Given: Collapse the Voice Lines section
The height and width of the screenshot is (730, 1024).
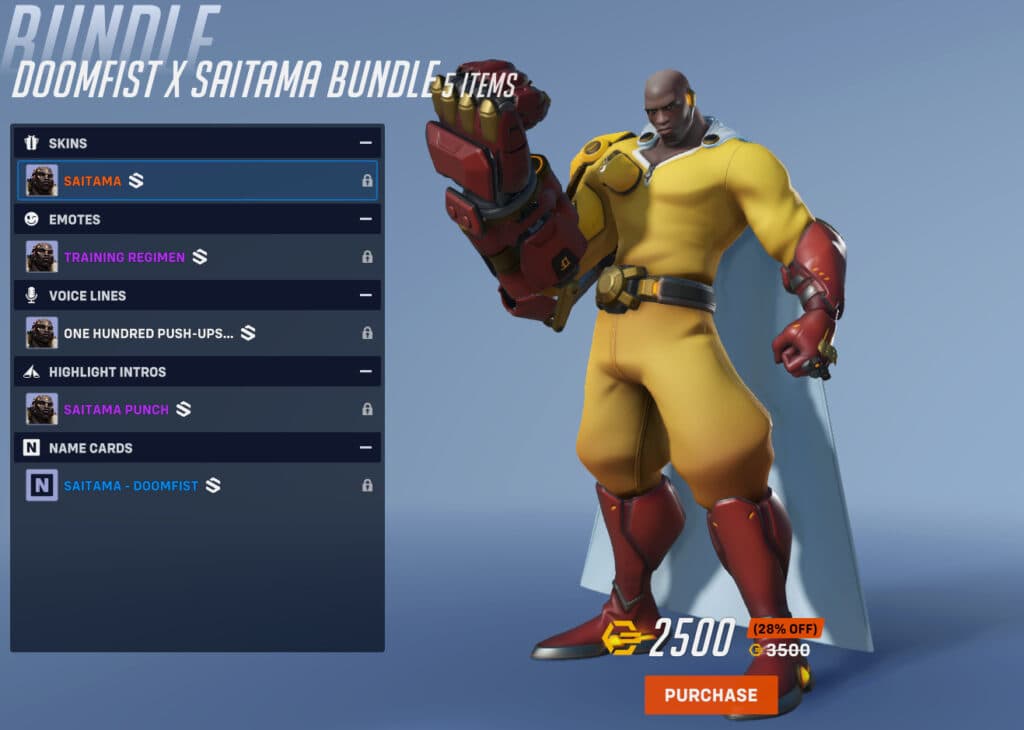Looking at the screenshot, I should tap(366, 295).
